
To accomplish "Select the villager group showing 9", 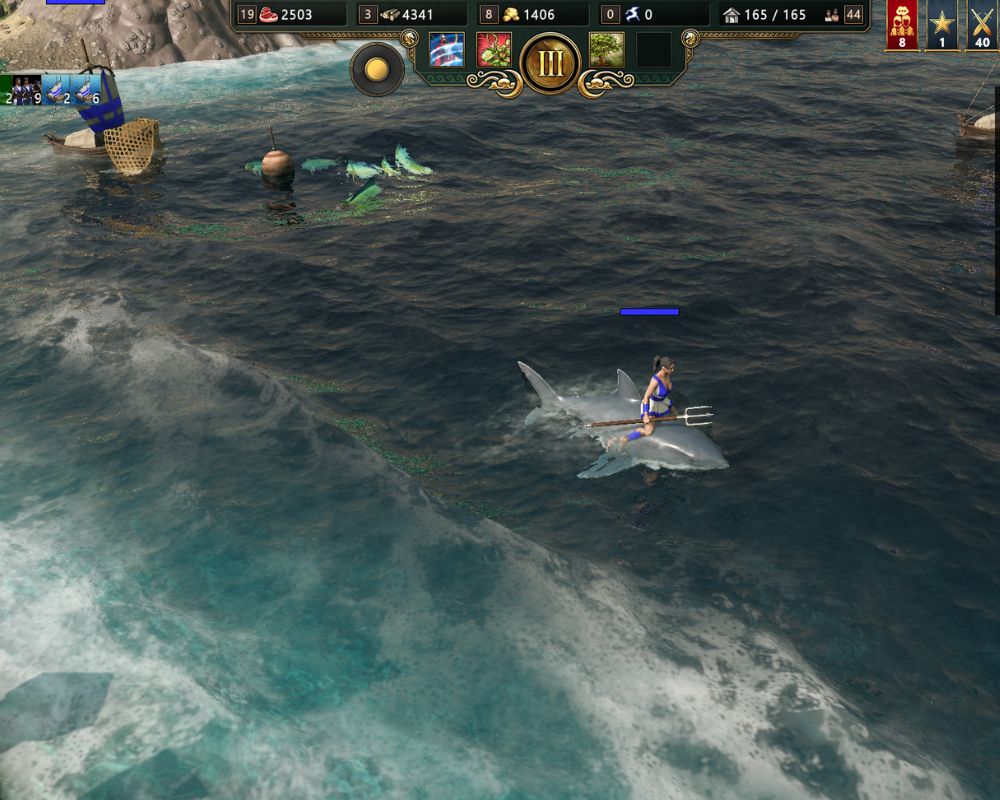I will [x=26, y=91].
